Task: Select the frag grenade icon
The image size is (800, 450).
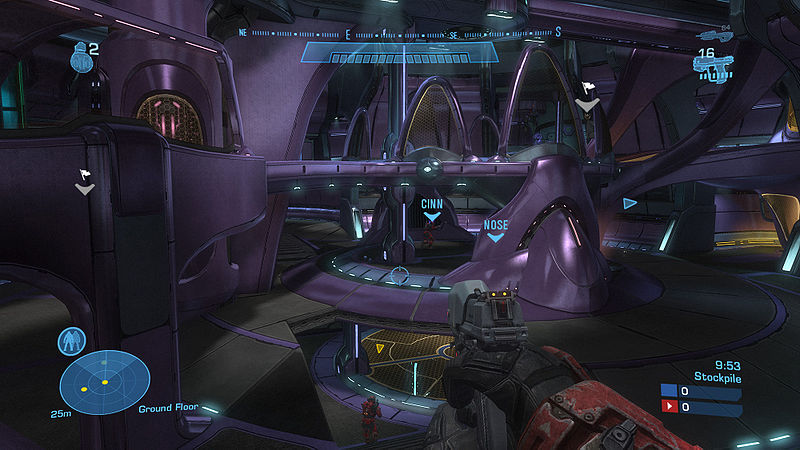Action: pos(80,58)
